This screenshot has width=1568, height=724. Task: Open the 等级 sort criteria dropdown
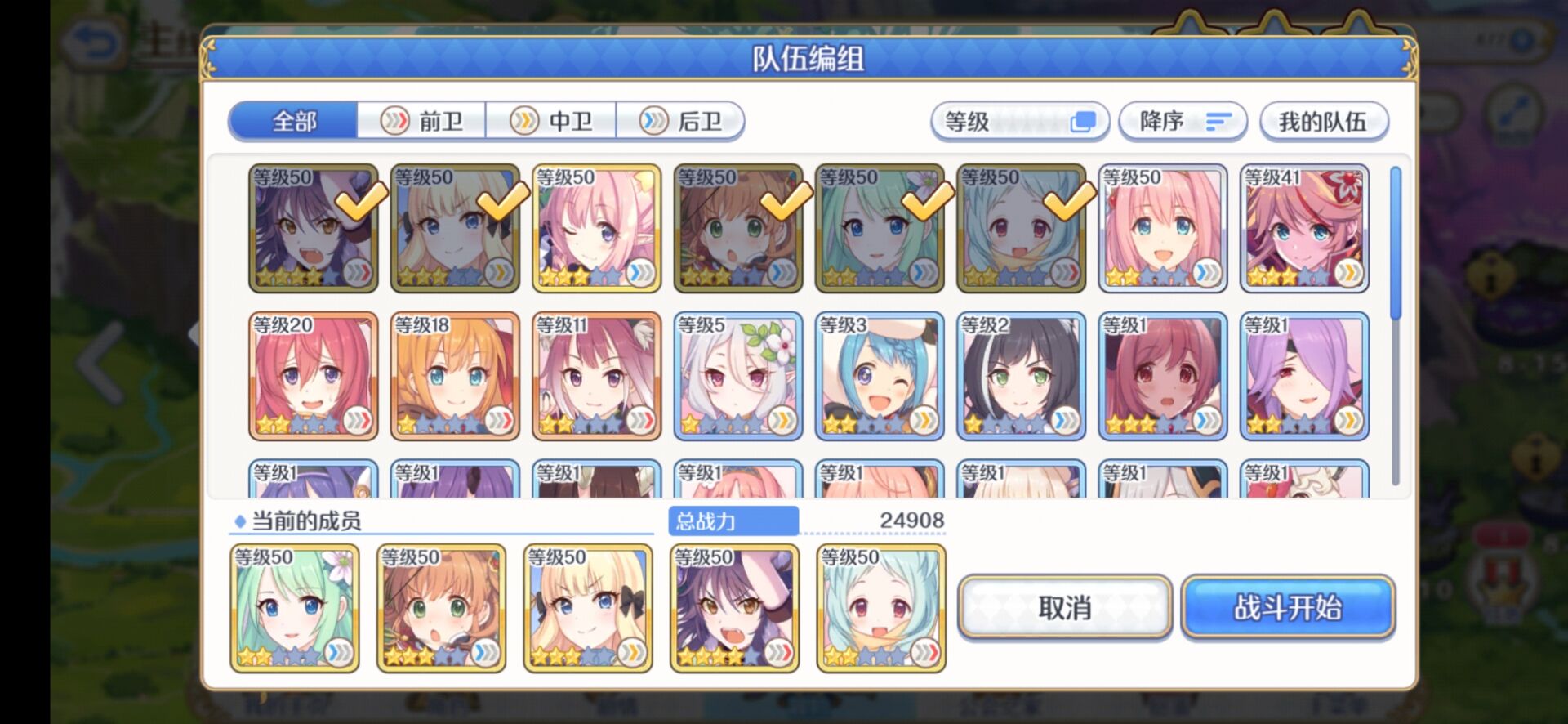pos(1019,122)
